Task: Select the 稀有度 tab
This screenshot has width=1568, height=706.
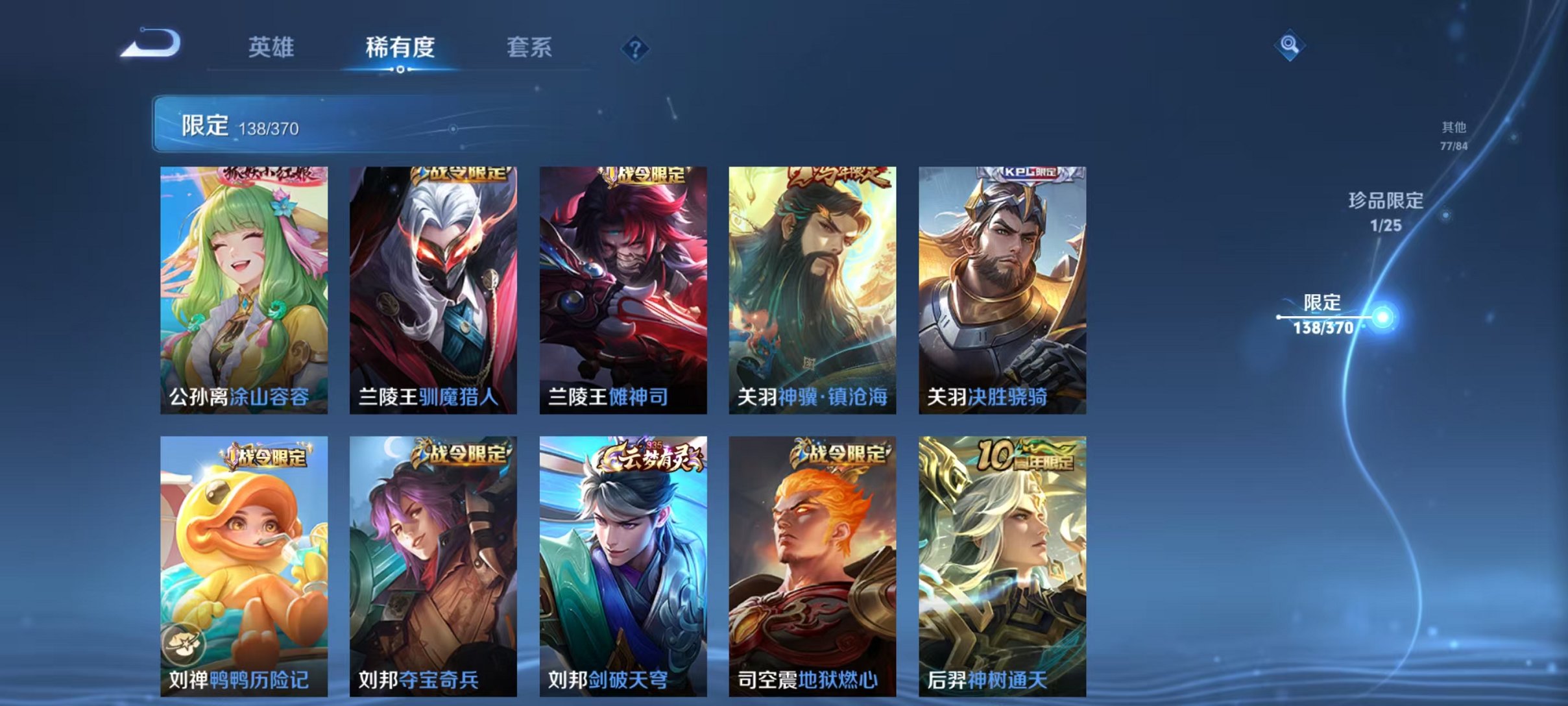Action: tap(401, 47)
